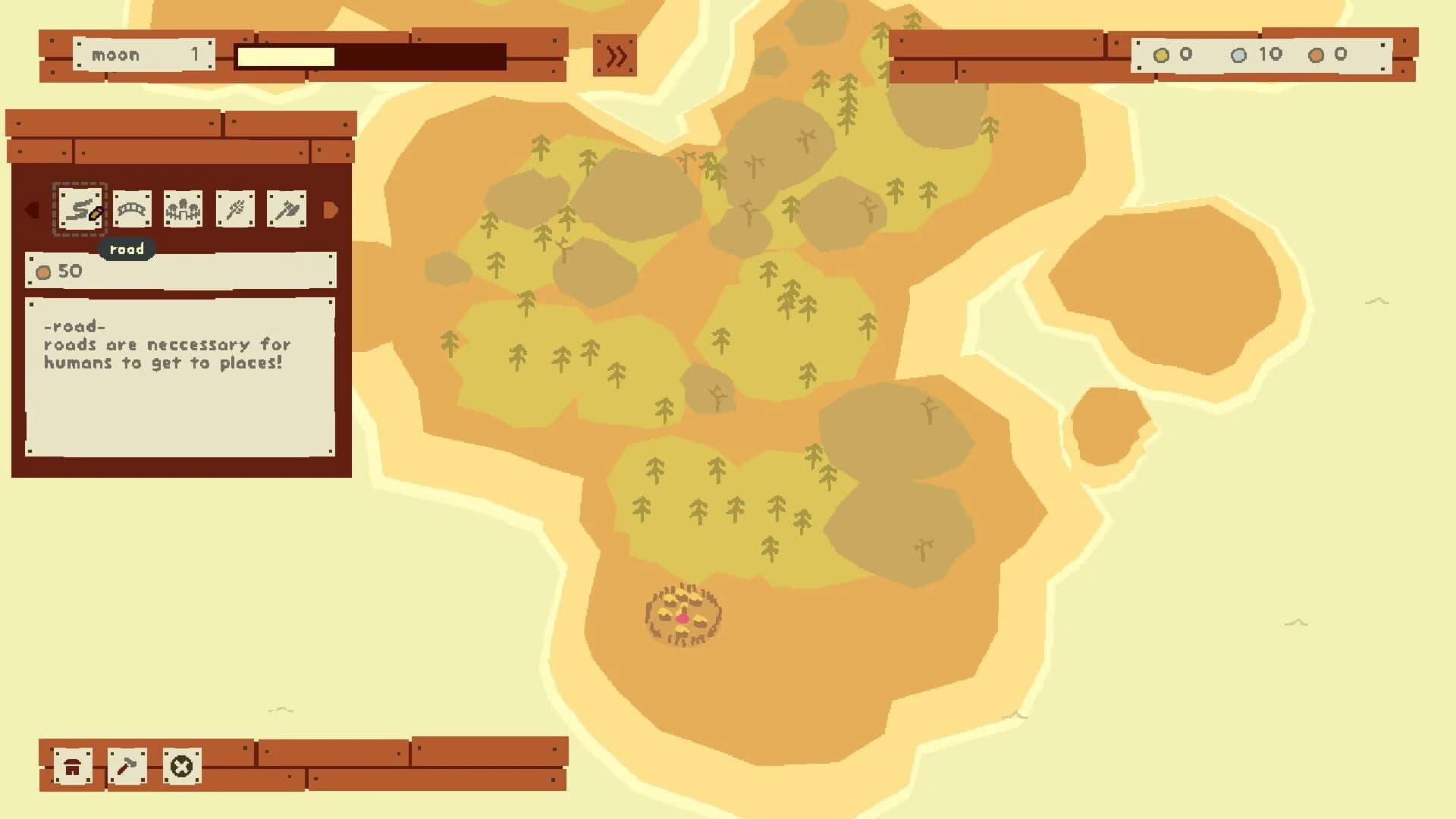This screenshot has height=819, width=1456.
Task: Collapse the toolbar with the left arrow
Action: [32, 211]
